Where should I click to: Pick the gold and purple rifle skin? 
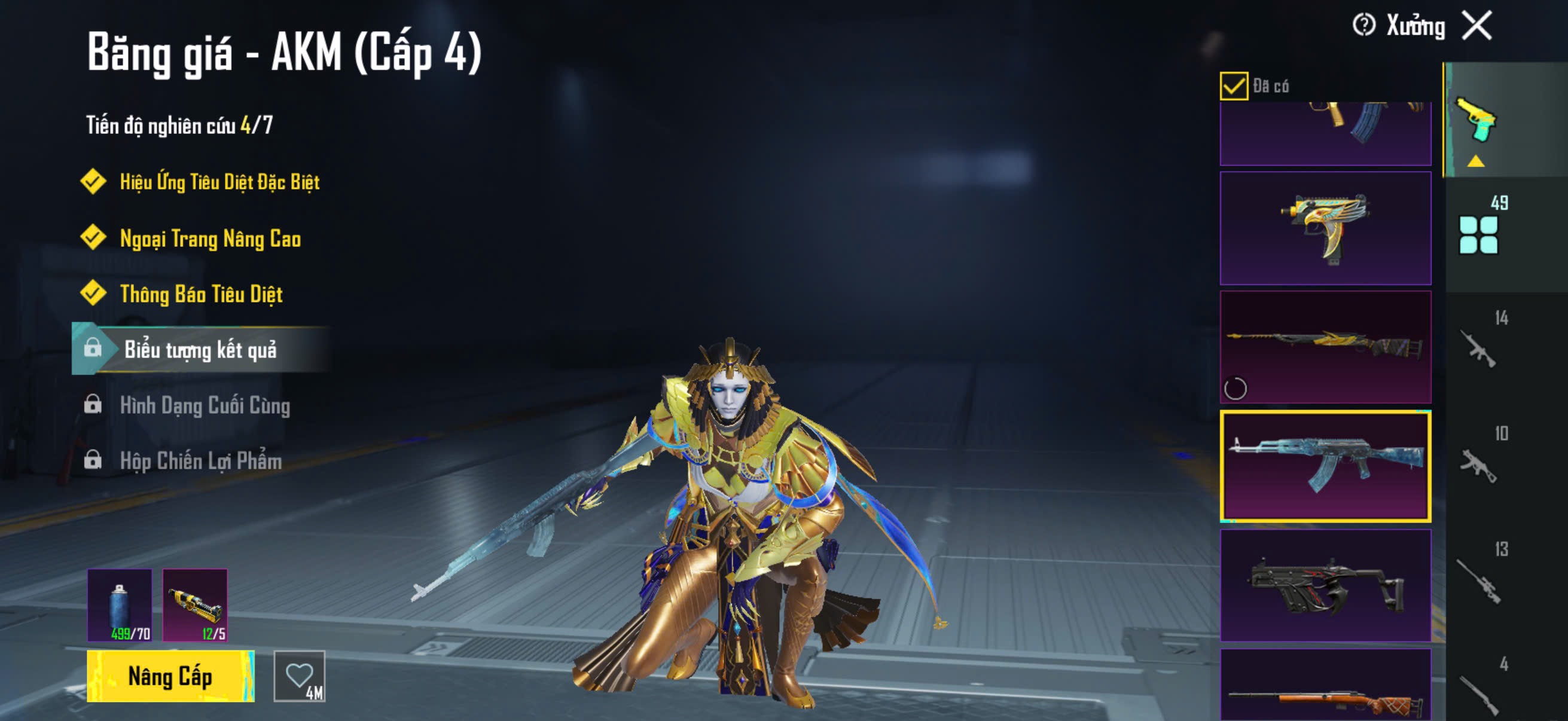tap(1325, 347)
